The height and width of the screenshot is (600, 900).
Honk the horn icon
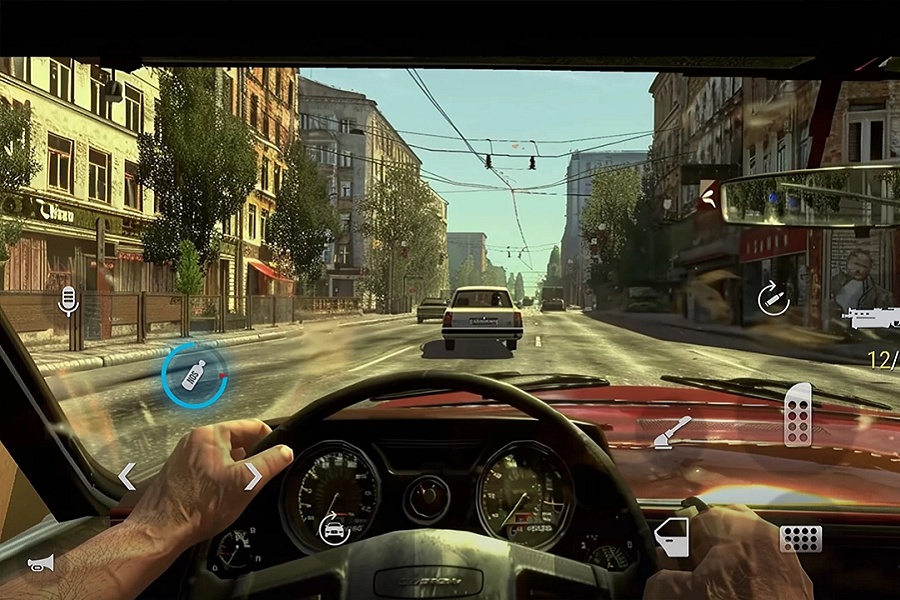point(41,563)
